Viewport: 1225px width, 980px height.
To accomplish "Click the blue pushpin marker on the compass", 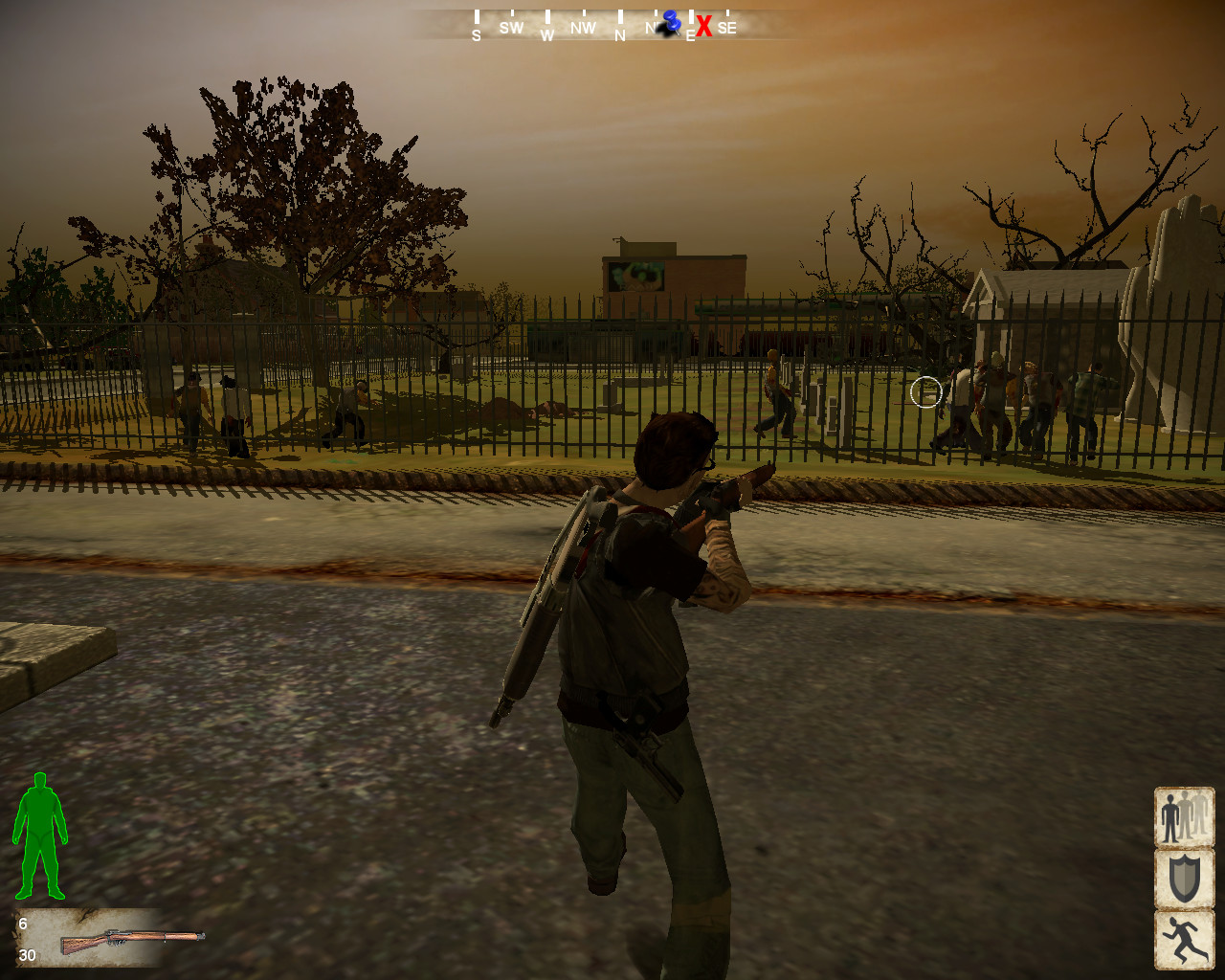I will click(670, 21).
